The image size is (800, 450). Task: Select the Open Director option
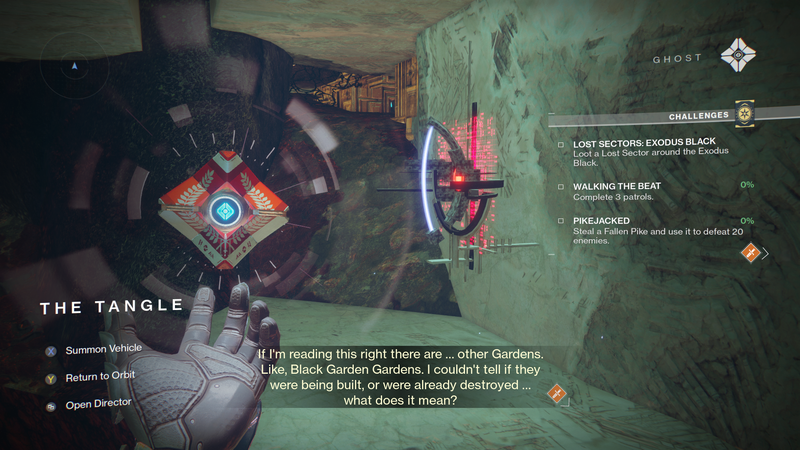(x=98, y=406)
